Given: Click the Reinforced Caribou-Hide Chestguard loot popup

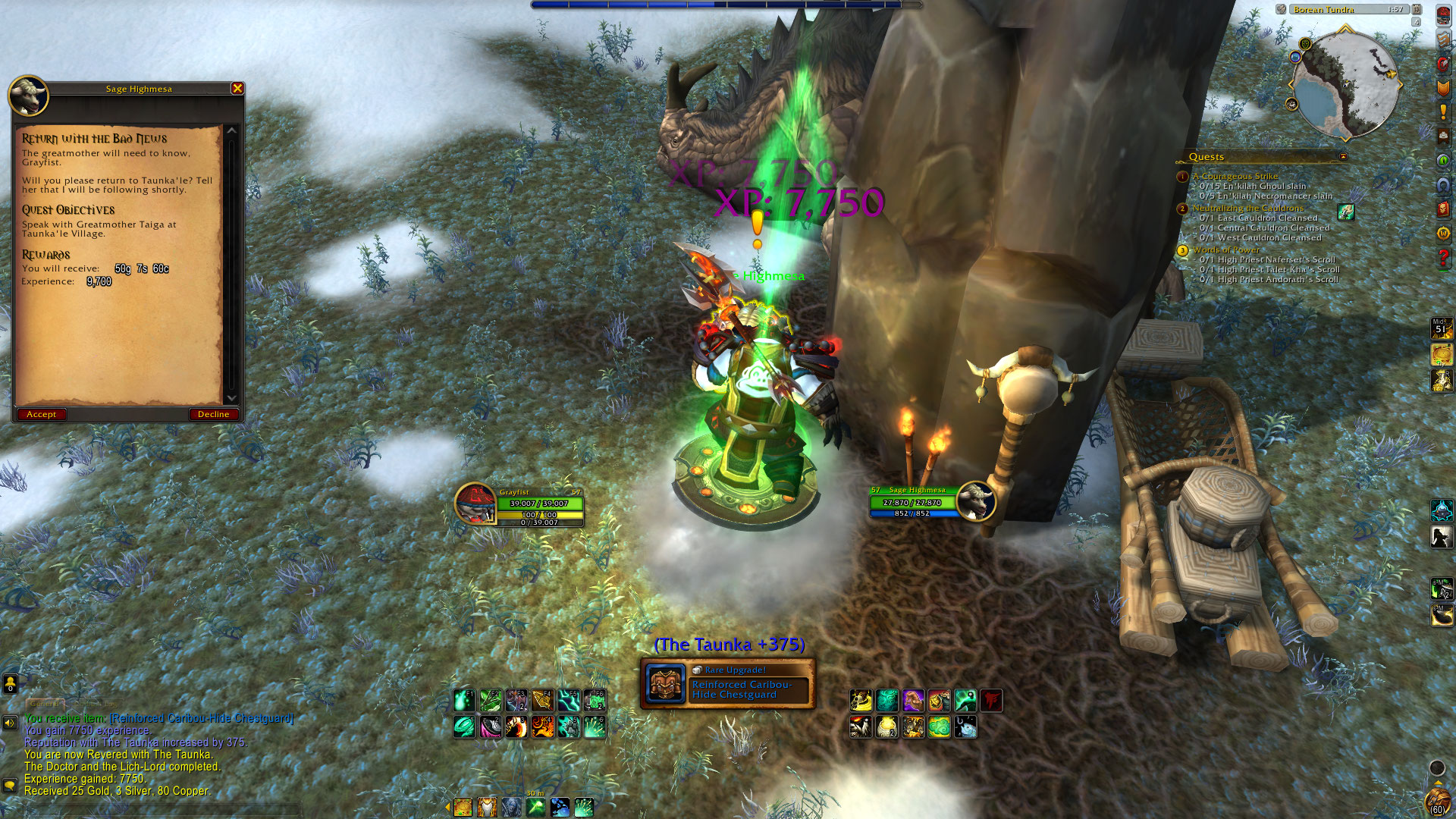Looking at the screenshot, I should coord(728,684).
